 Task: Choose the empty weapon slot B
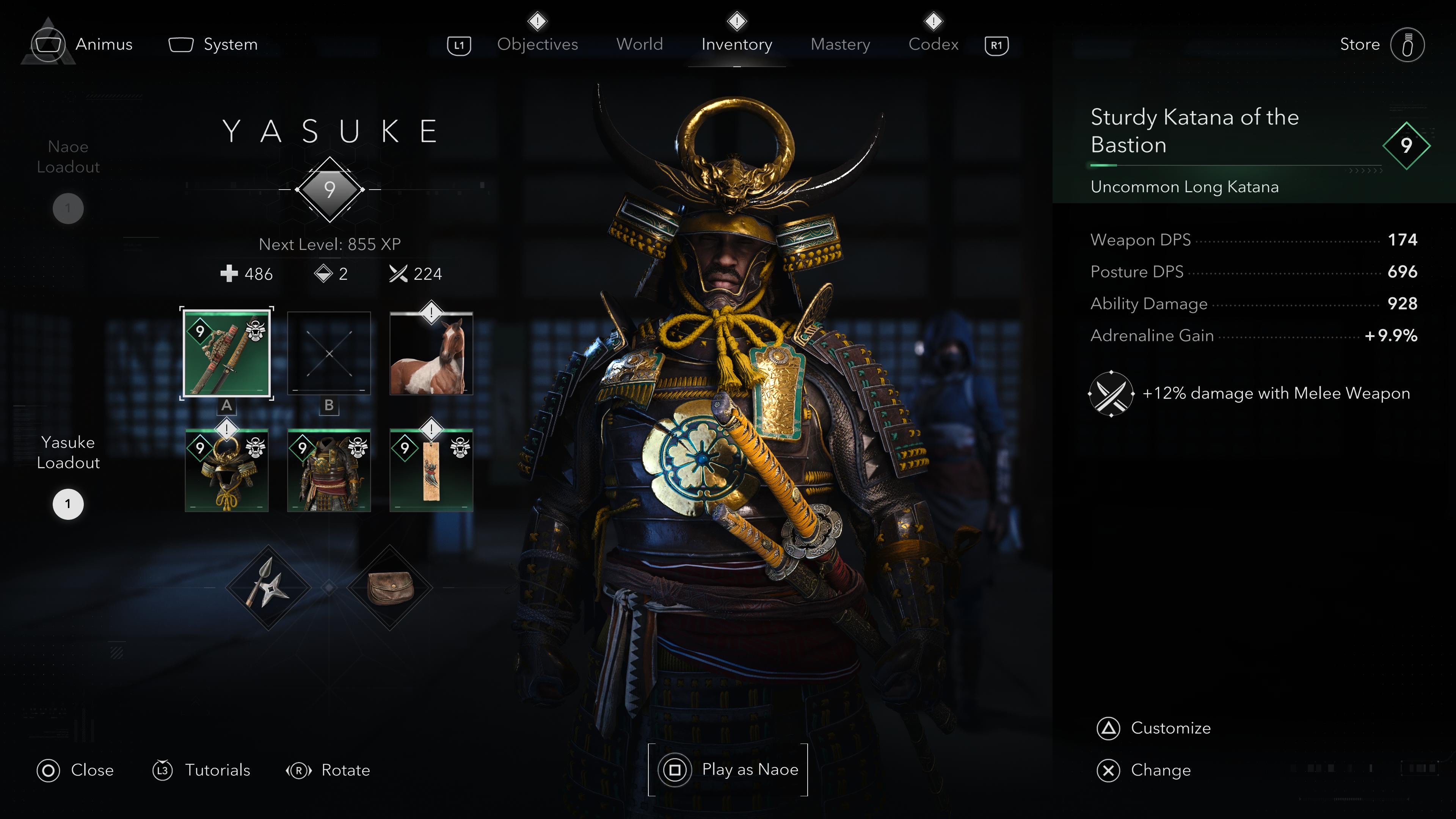(x=329, y=353)
